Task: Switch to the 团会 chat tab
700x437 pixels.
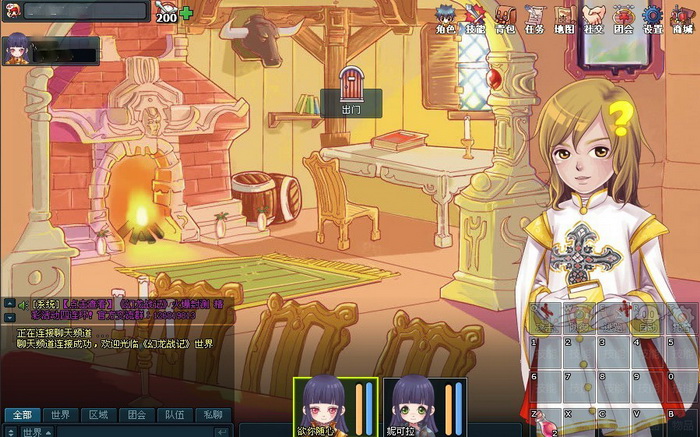Action: pyautogui.click(x=136, y=414)
